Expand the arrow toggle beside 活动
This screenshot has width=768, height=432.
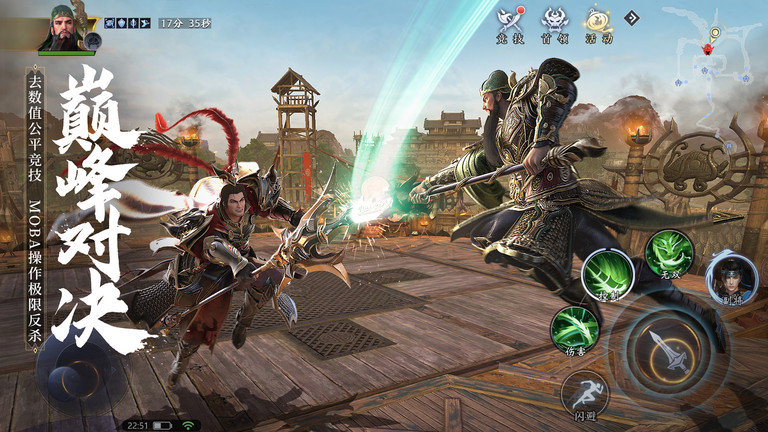[632, 17]
